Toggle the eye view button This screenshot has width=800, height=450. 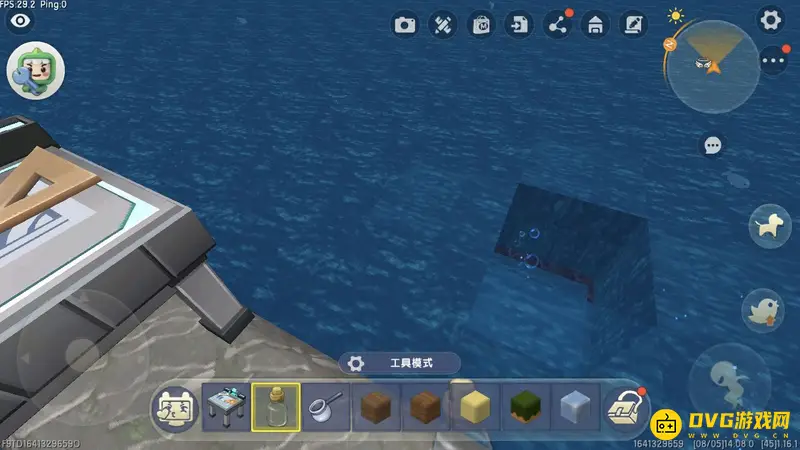[19, 21]
